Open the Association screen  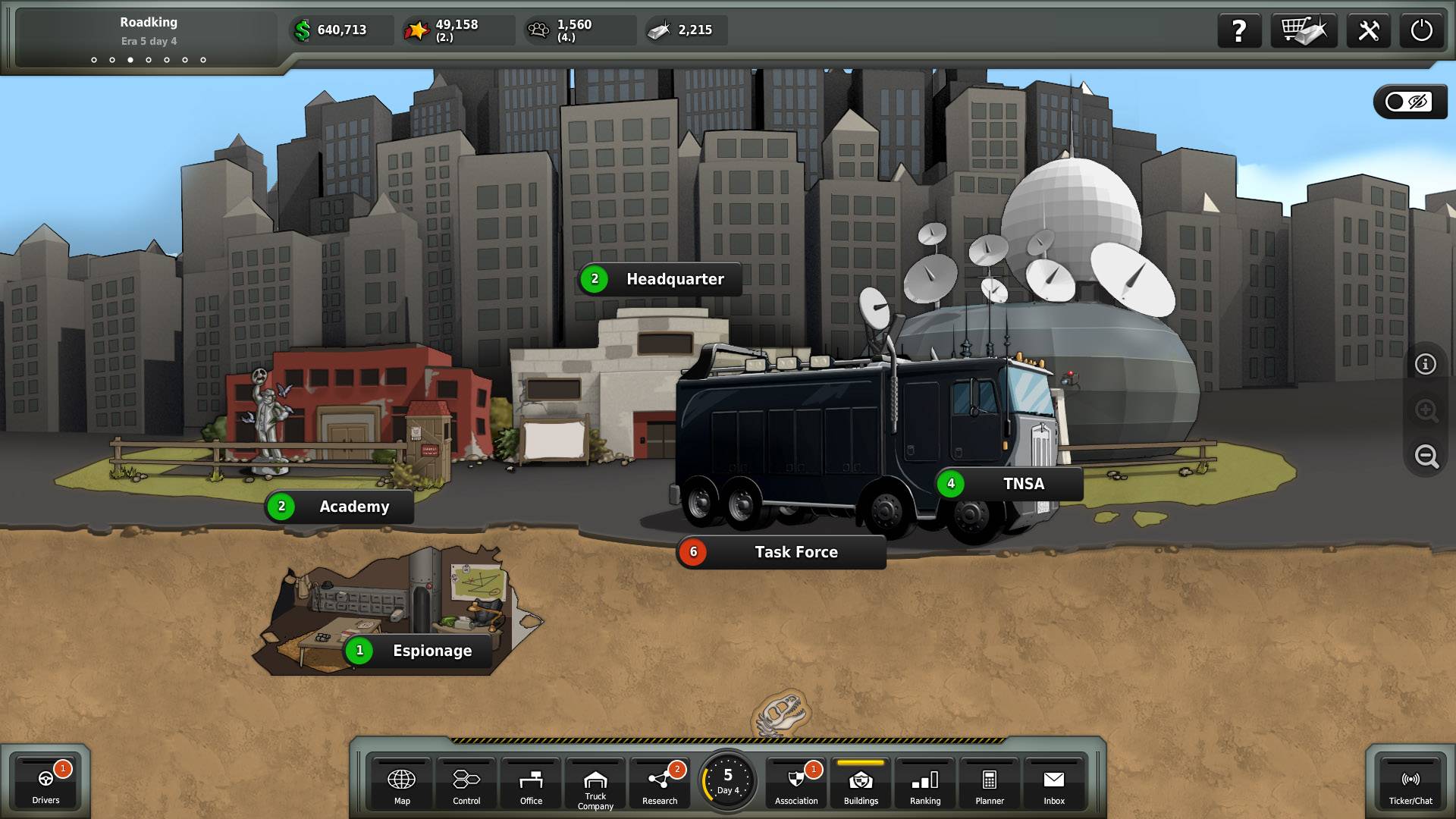(x=796, y=784)
